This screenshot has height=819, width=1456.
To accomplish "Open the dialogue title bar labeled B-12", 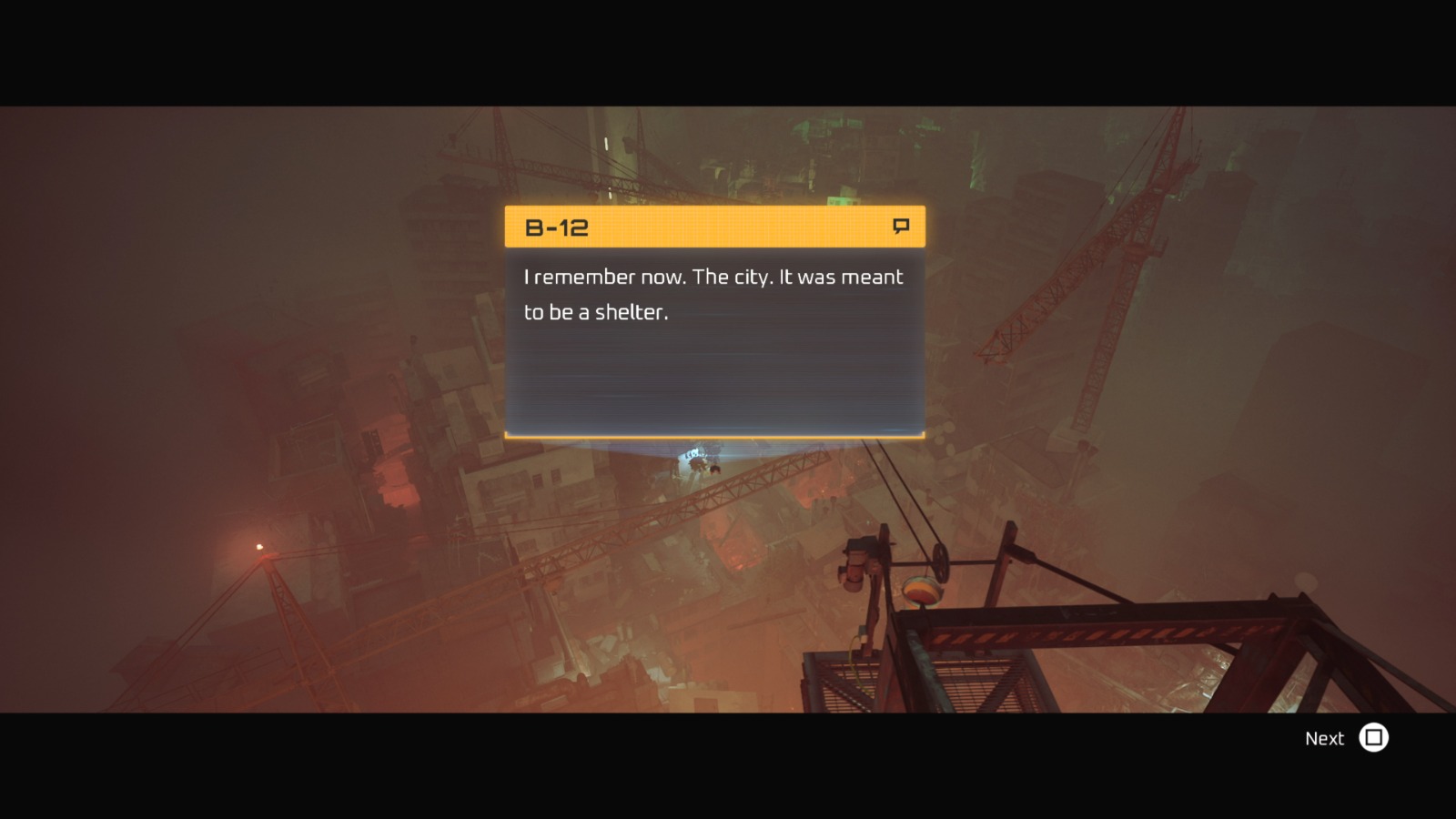I will 637,227.
